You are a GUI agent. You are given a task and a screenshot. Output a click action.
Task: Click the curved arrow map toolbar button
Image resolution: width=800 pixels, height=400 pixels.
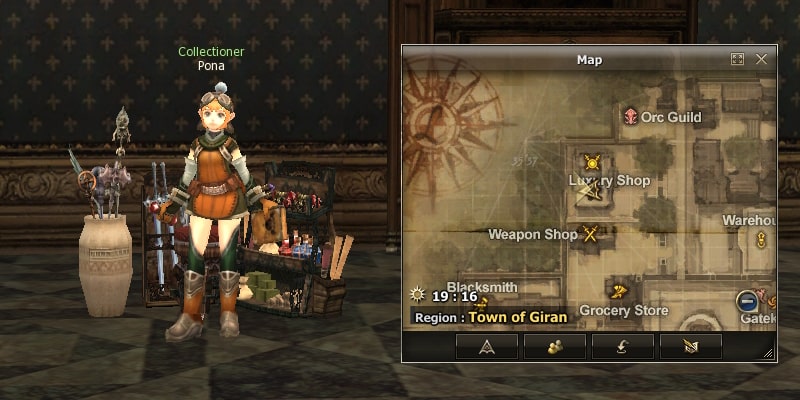coord(622,346)
